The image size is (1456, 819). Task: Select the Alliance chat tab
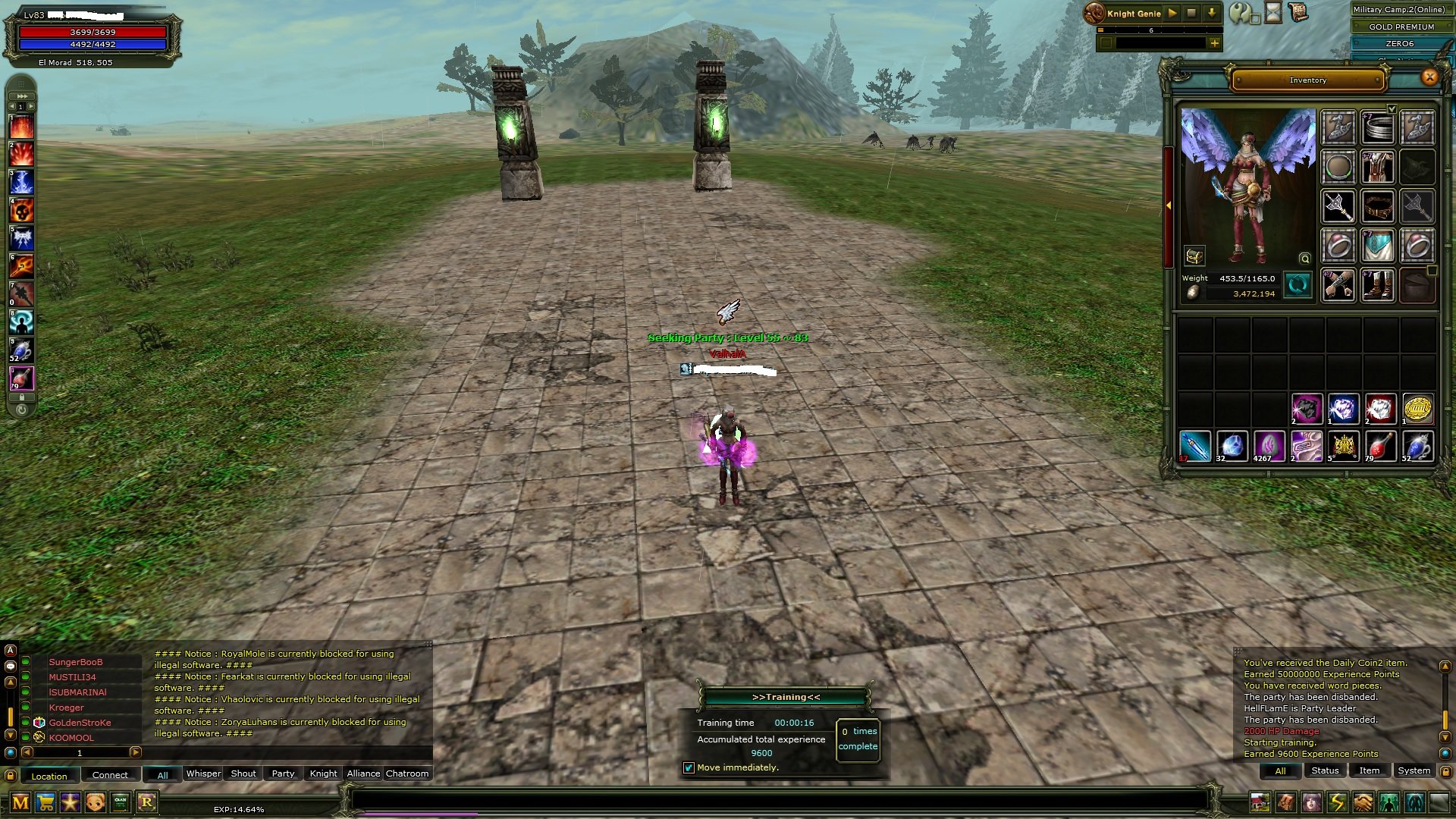[x=363, y=773]
